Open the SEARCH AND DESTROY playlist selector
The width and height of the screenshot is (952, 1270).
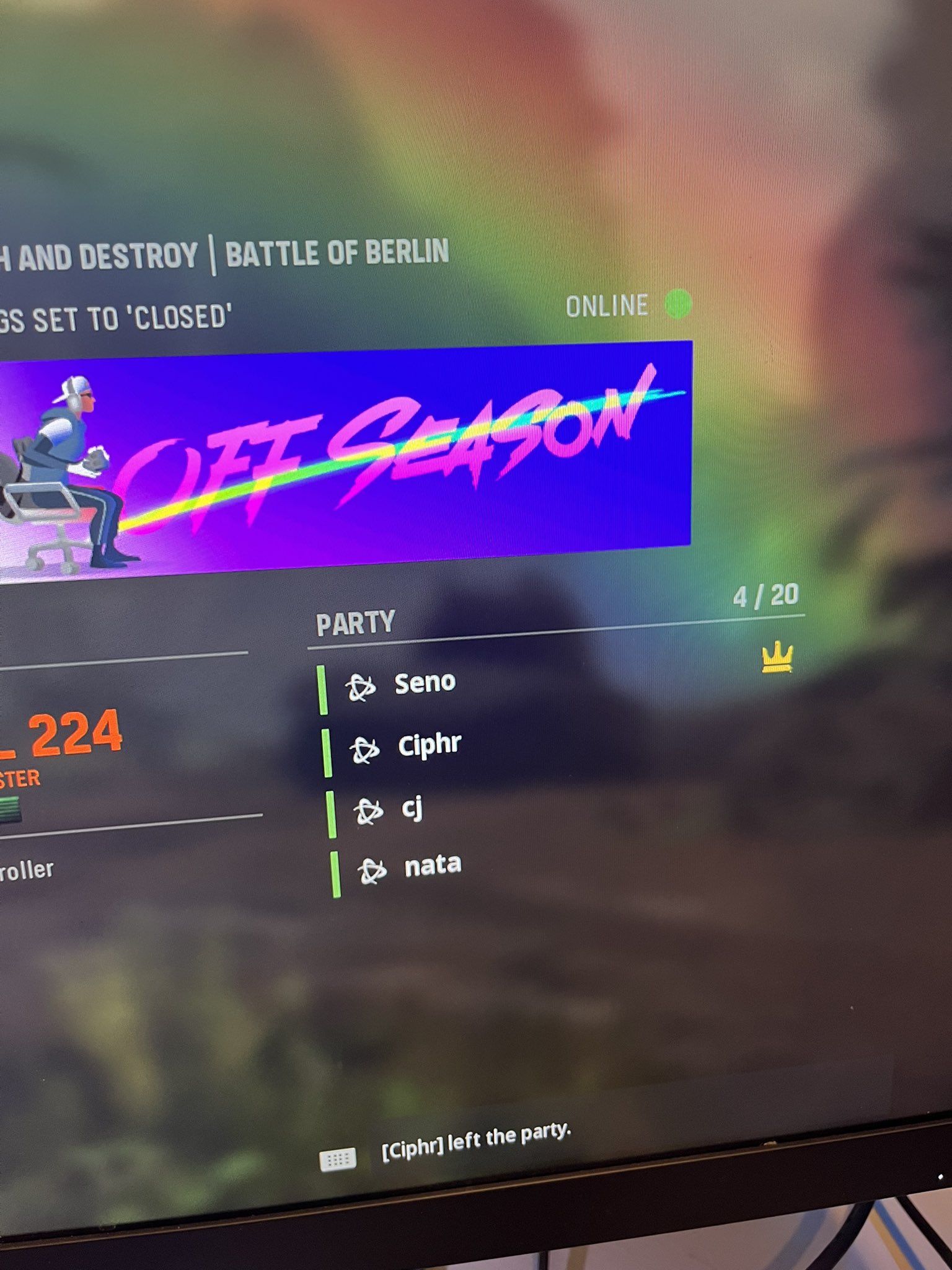pyautogui.click(x=99, y=252)
